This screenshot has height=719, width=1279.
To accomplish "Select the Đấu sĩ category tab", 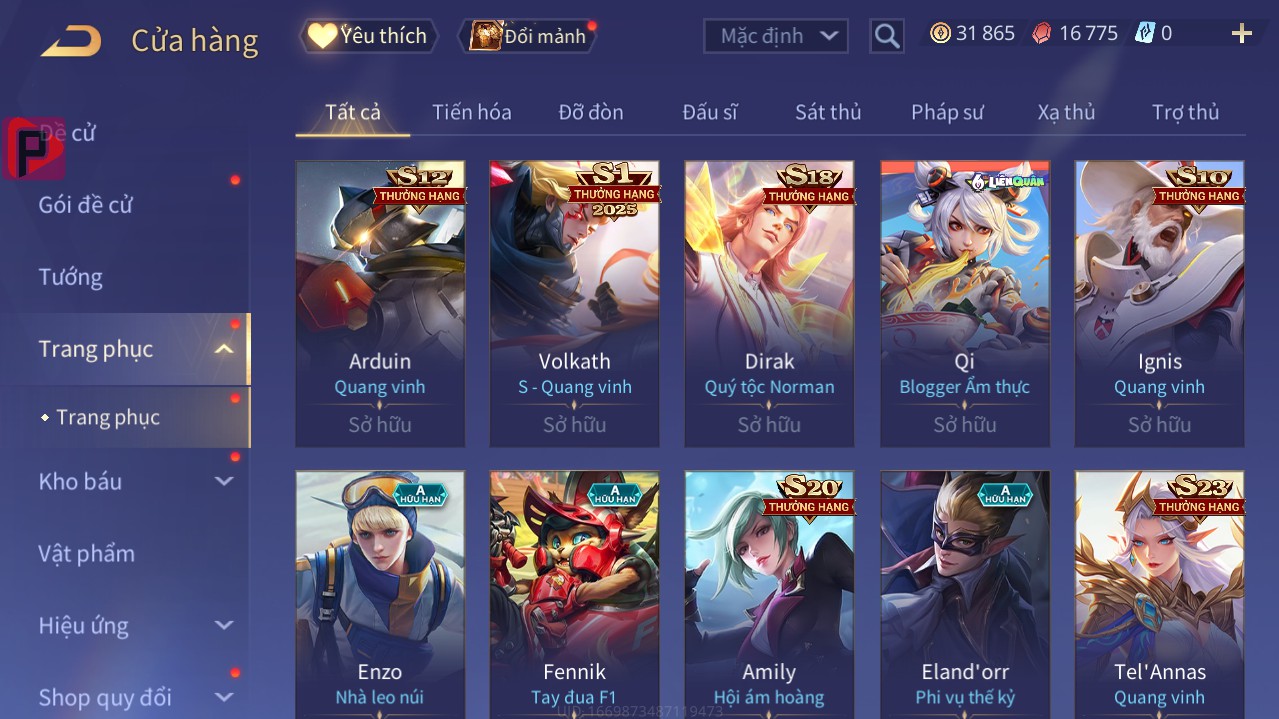I will click(709, 112).
